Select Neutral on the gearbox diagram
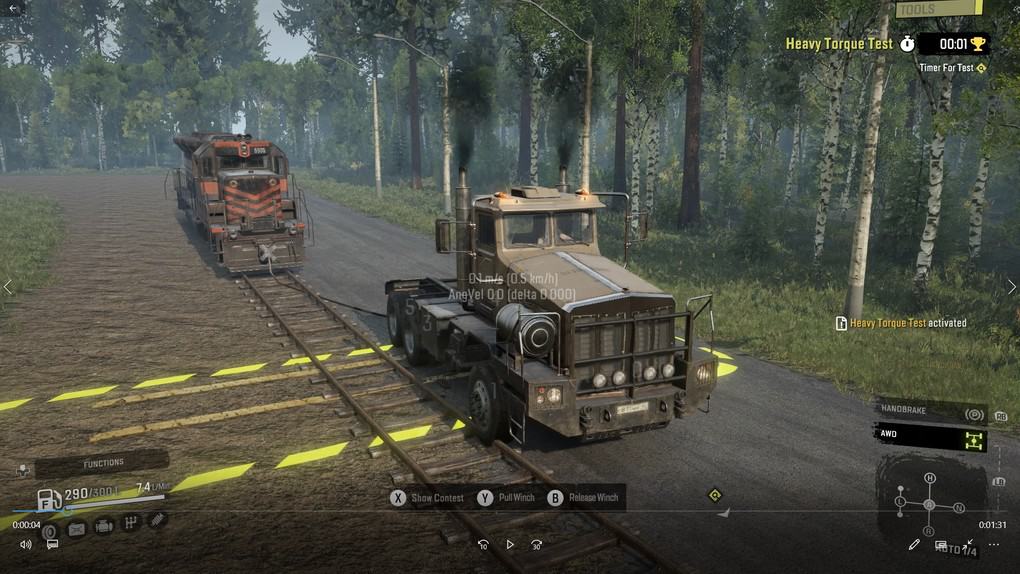Screen dimensions: 1020x574 click(x=958, y=508)
